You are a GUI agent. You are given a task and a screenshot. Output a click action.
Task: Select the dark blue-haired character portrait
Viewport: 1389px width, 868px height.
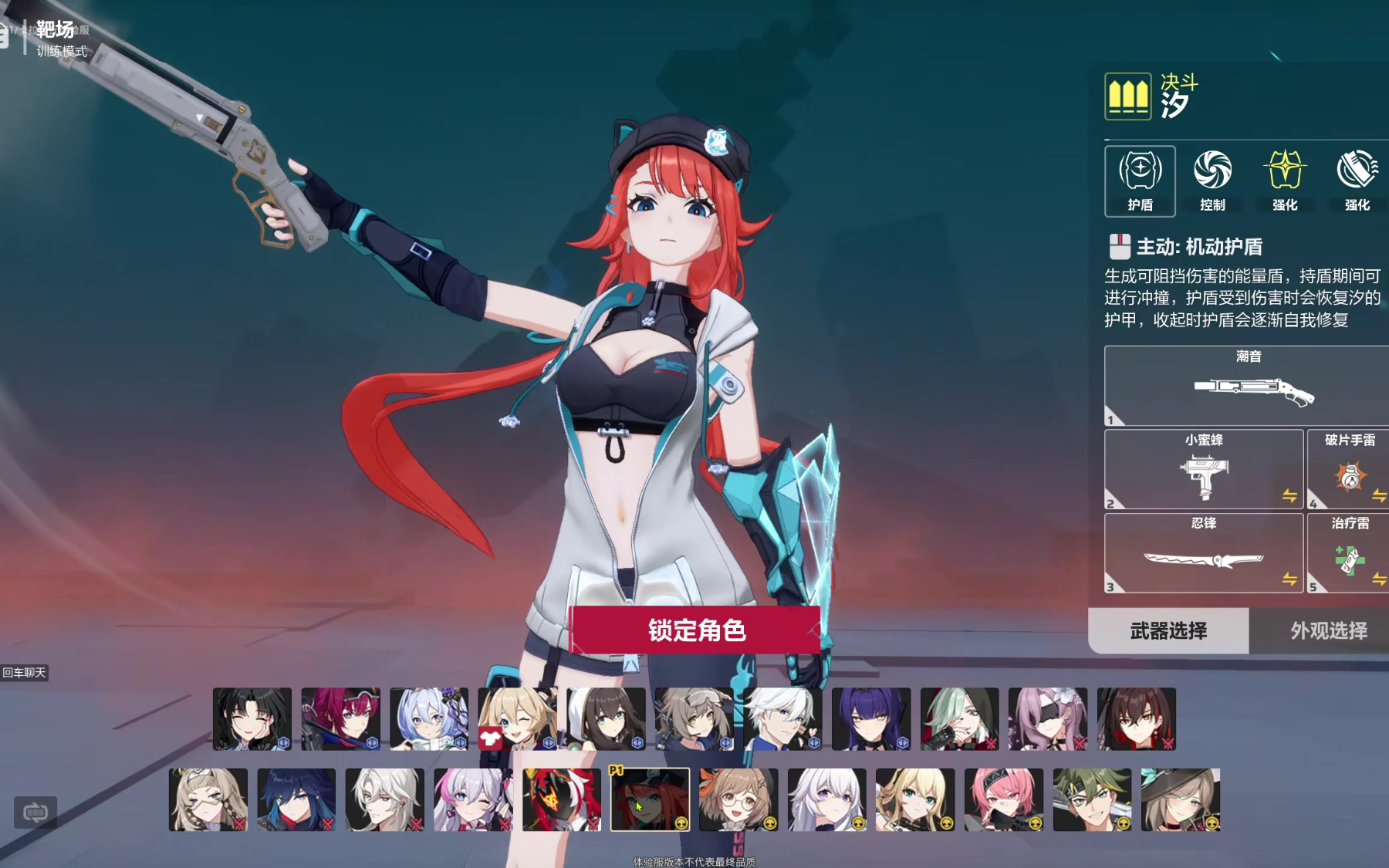point(296,799)
